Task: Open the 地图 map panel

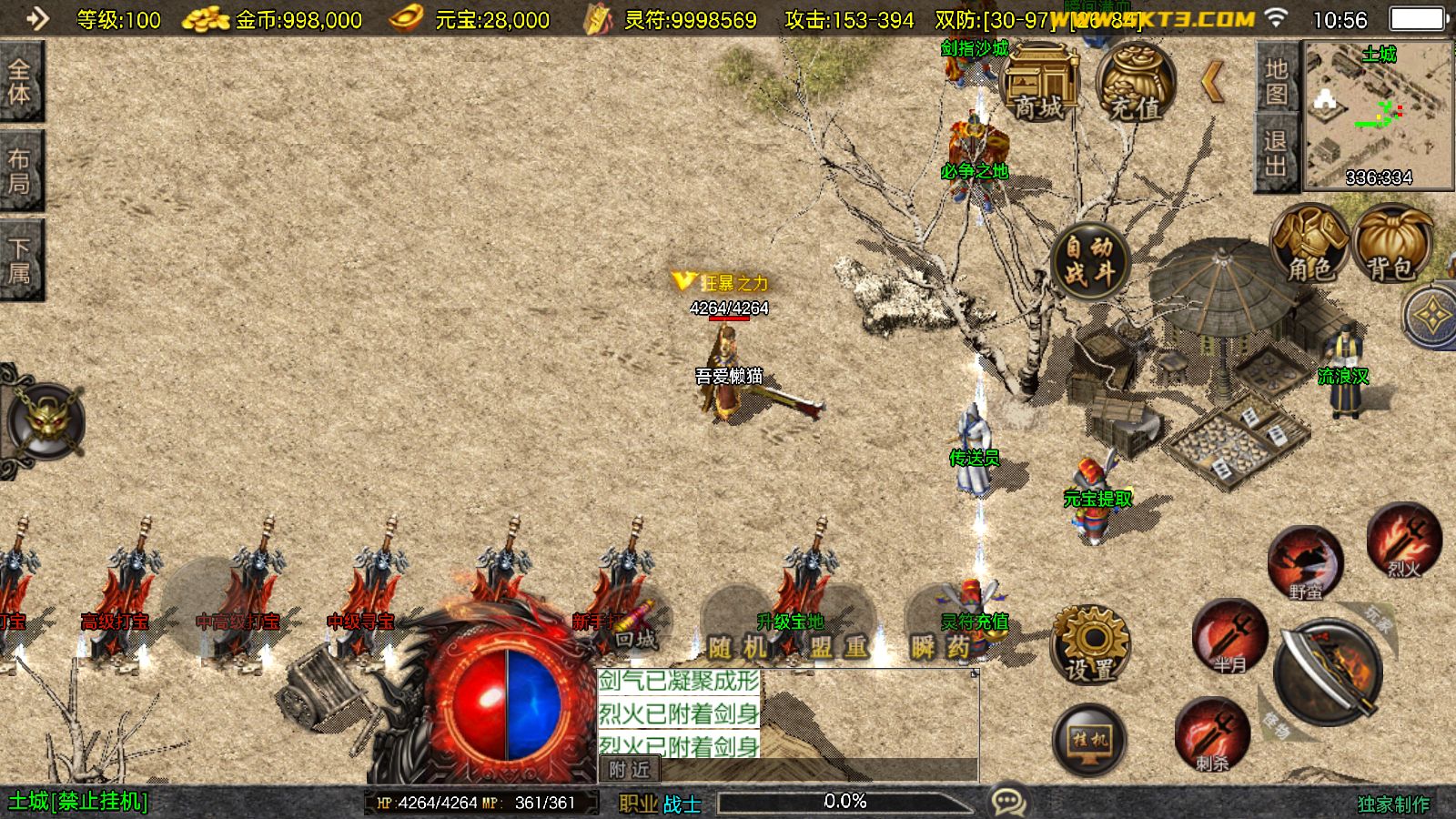Action: pos(1276,80)
